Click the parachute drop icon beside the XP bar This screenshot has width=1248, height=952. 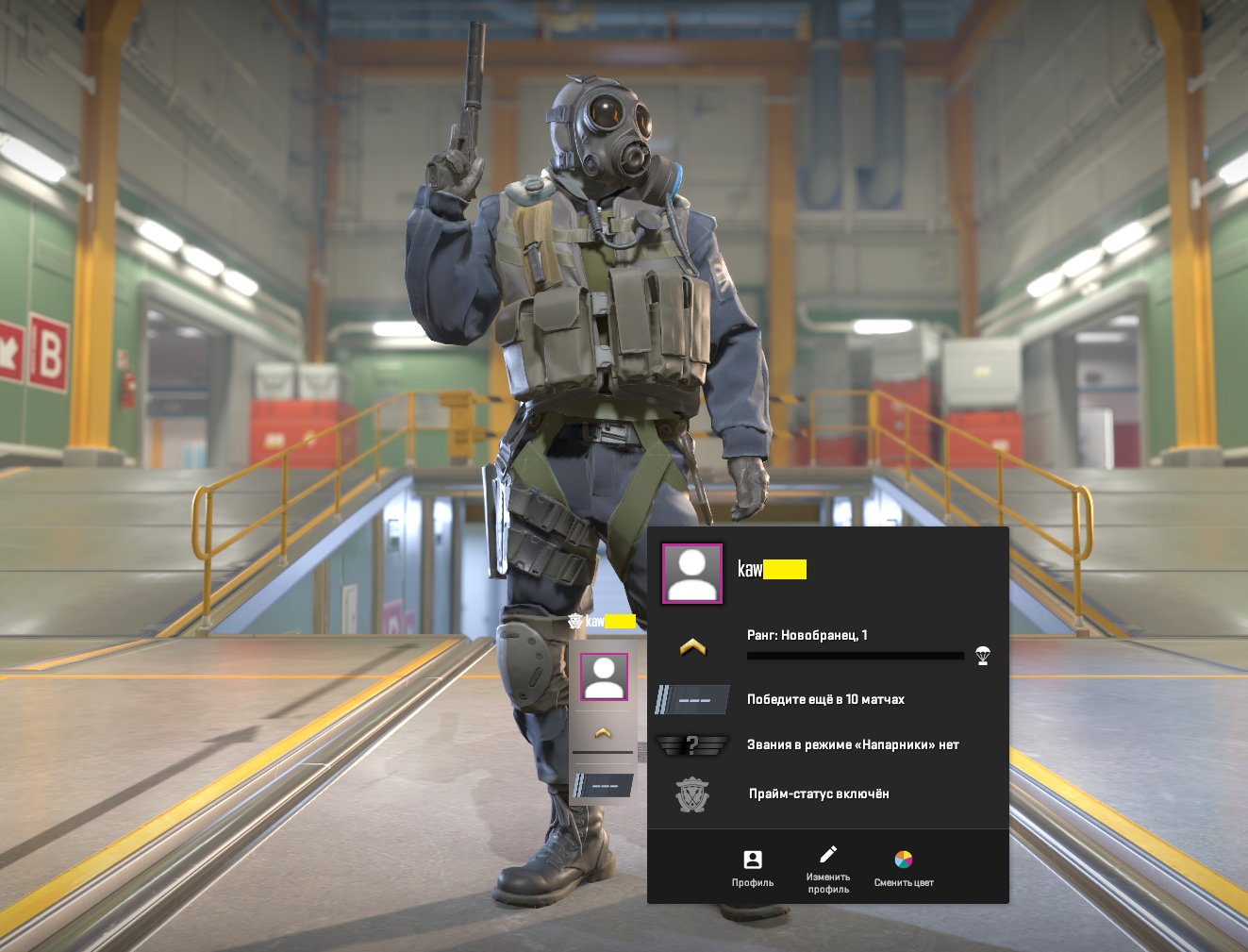[980, 655]
